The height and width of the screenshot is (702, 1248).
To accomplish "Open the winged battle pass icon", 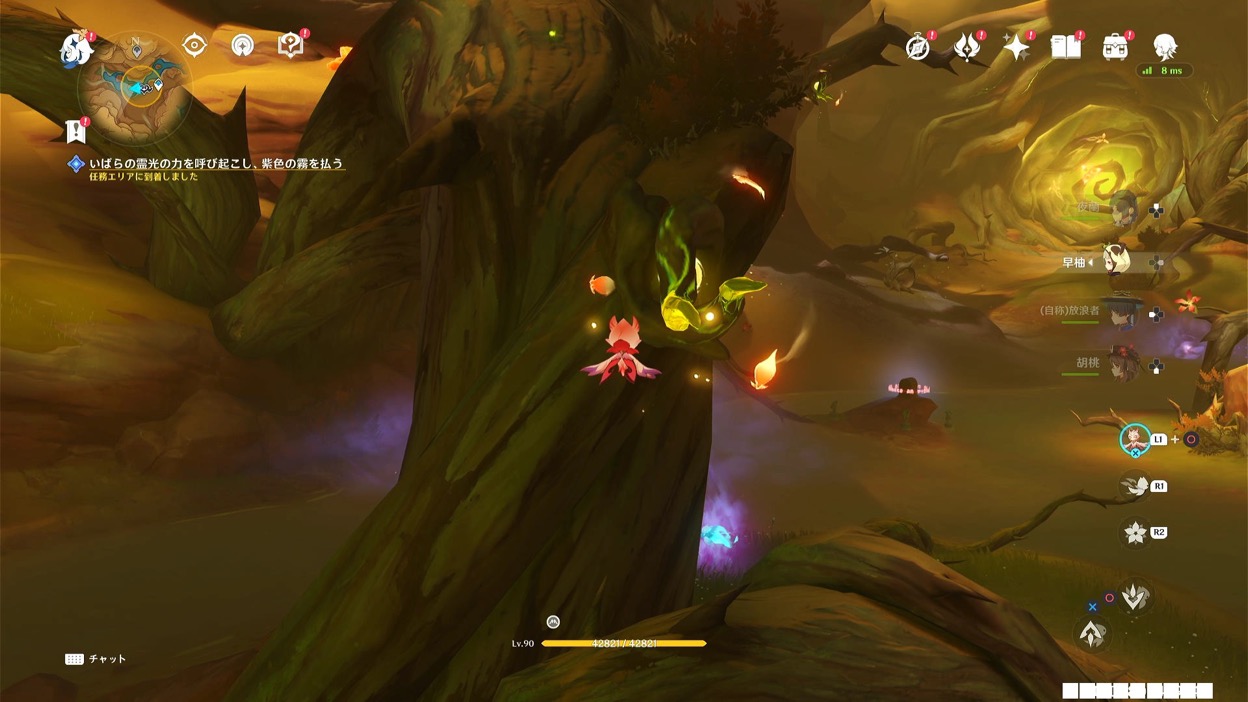I will coord(967,47).
